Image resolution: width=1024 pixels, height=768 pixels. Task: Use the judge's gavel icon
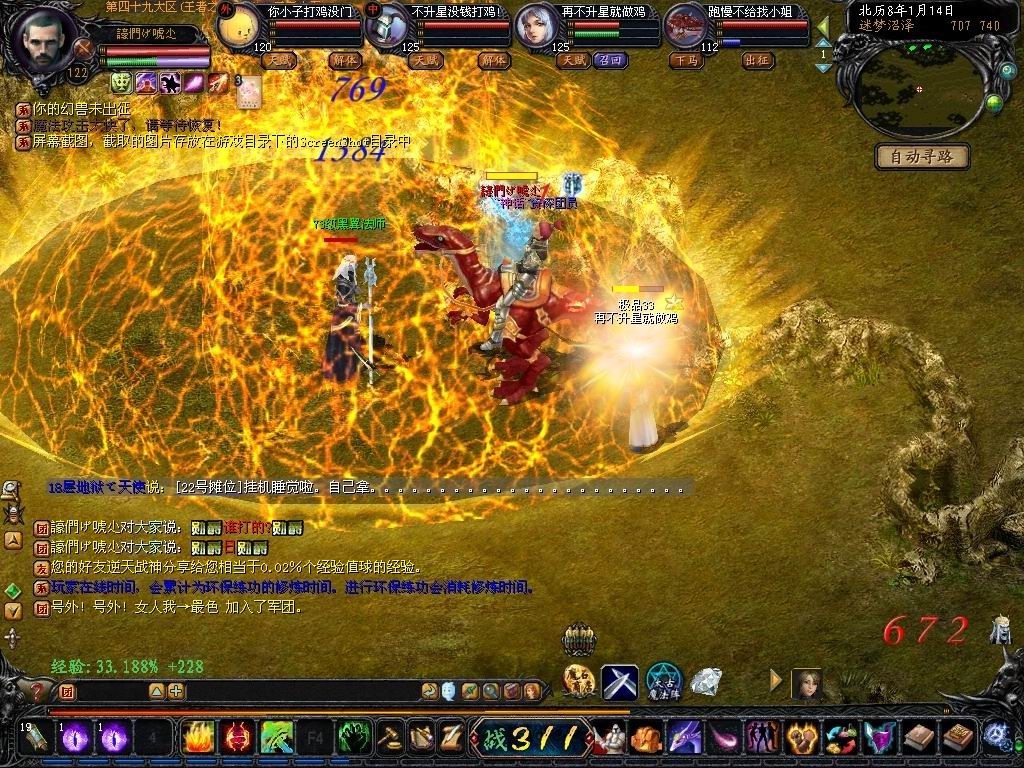[389, 738]
